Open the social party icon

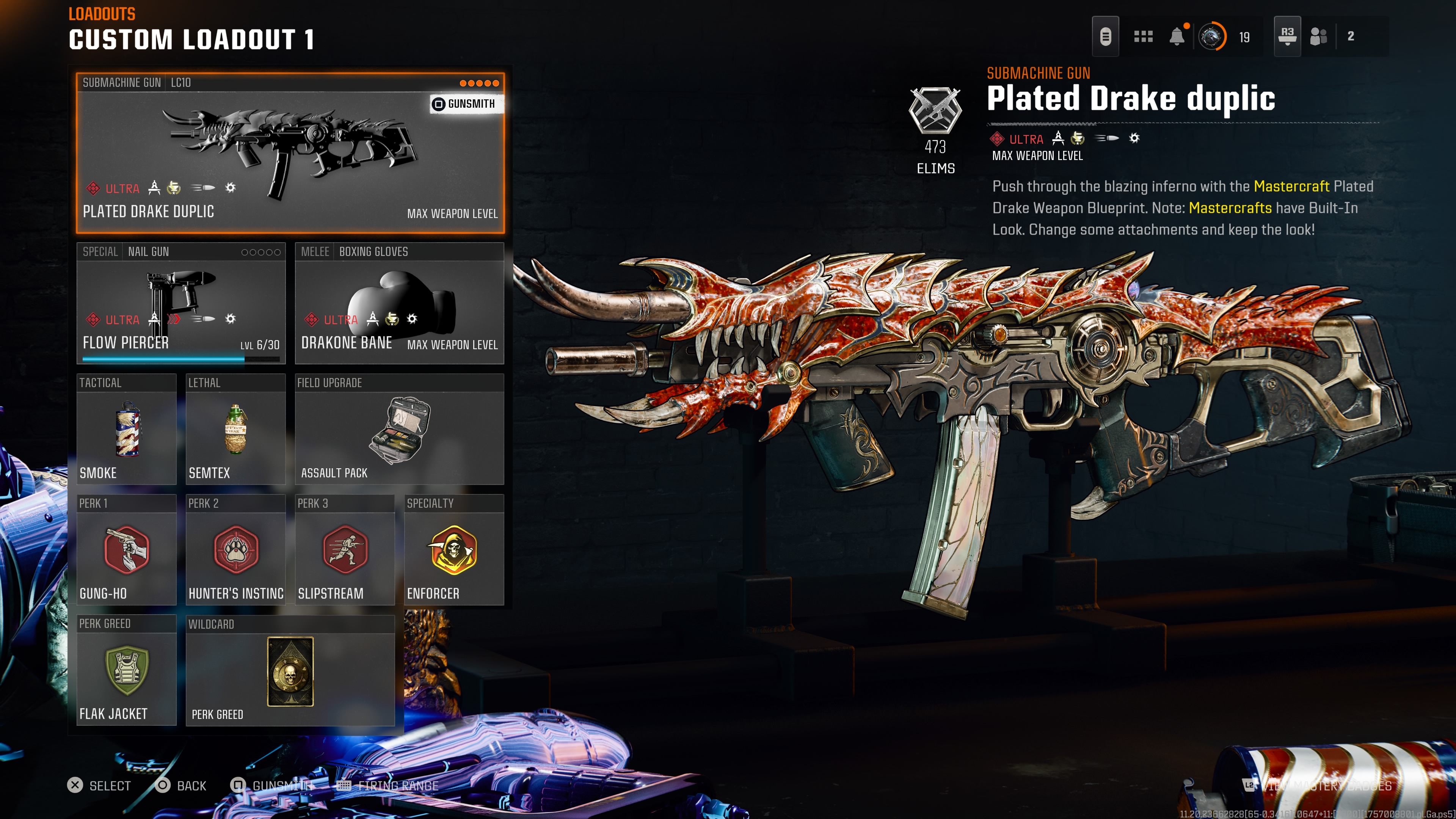point(1318,37)
